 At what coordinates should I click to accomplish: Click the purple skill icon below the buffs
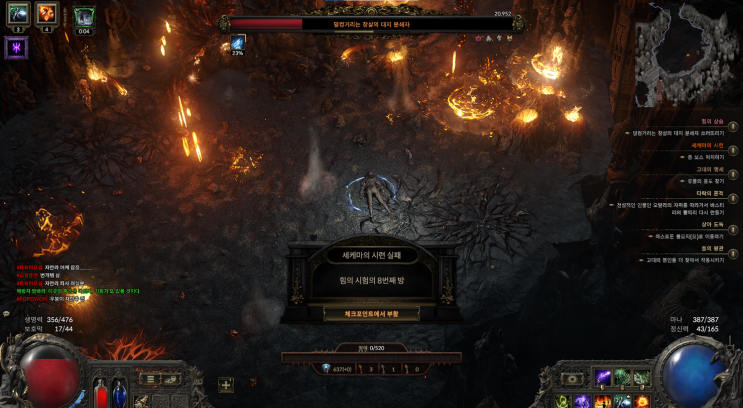pos(16,48)
